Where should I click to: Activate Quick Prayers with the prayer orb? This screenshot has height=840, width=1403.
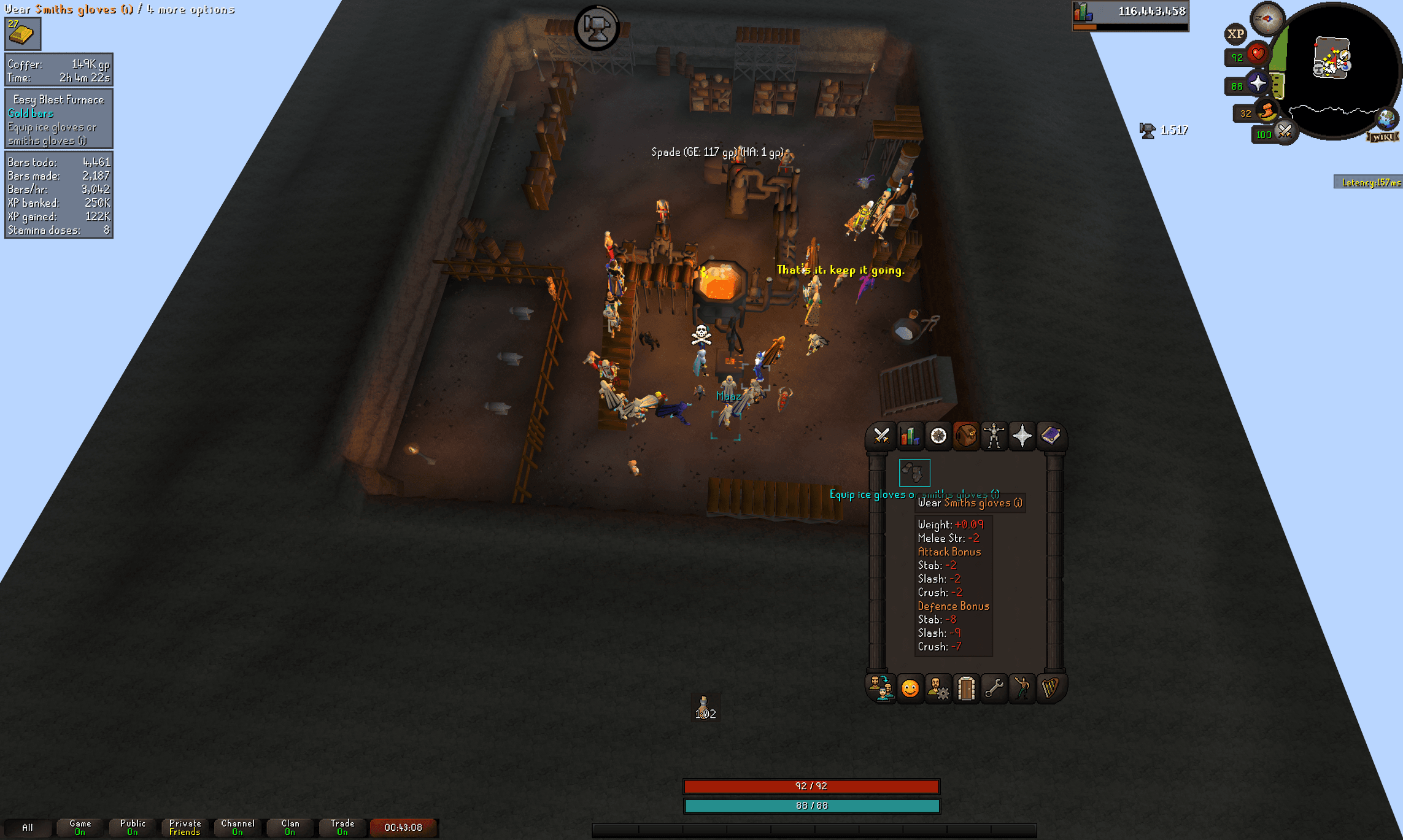pos(1258,84)
